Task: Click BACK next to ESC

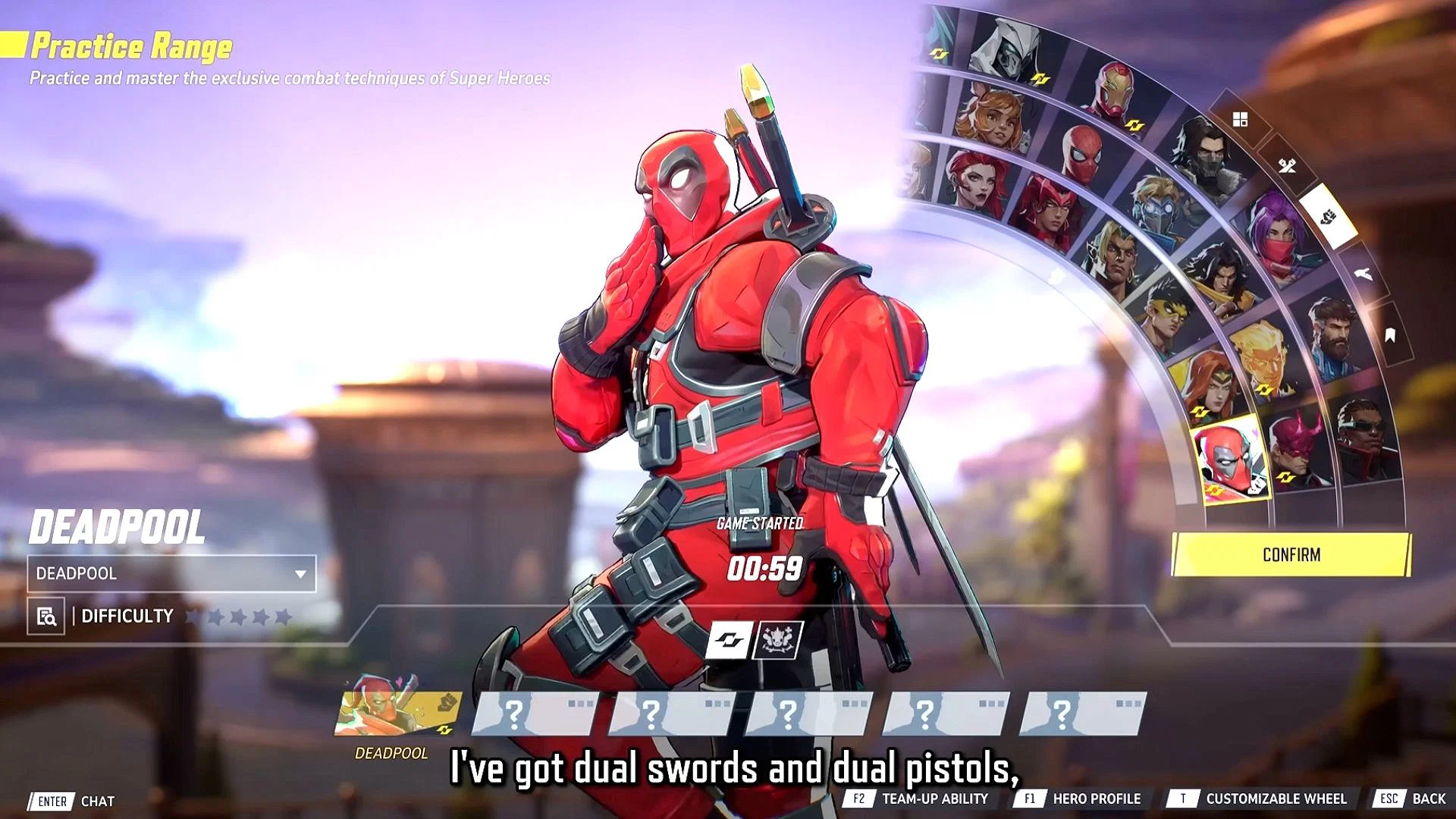Action: (x=1430, y=799)
